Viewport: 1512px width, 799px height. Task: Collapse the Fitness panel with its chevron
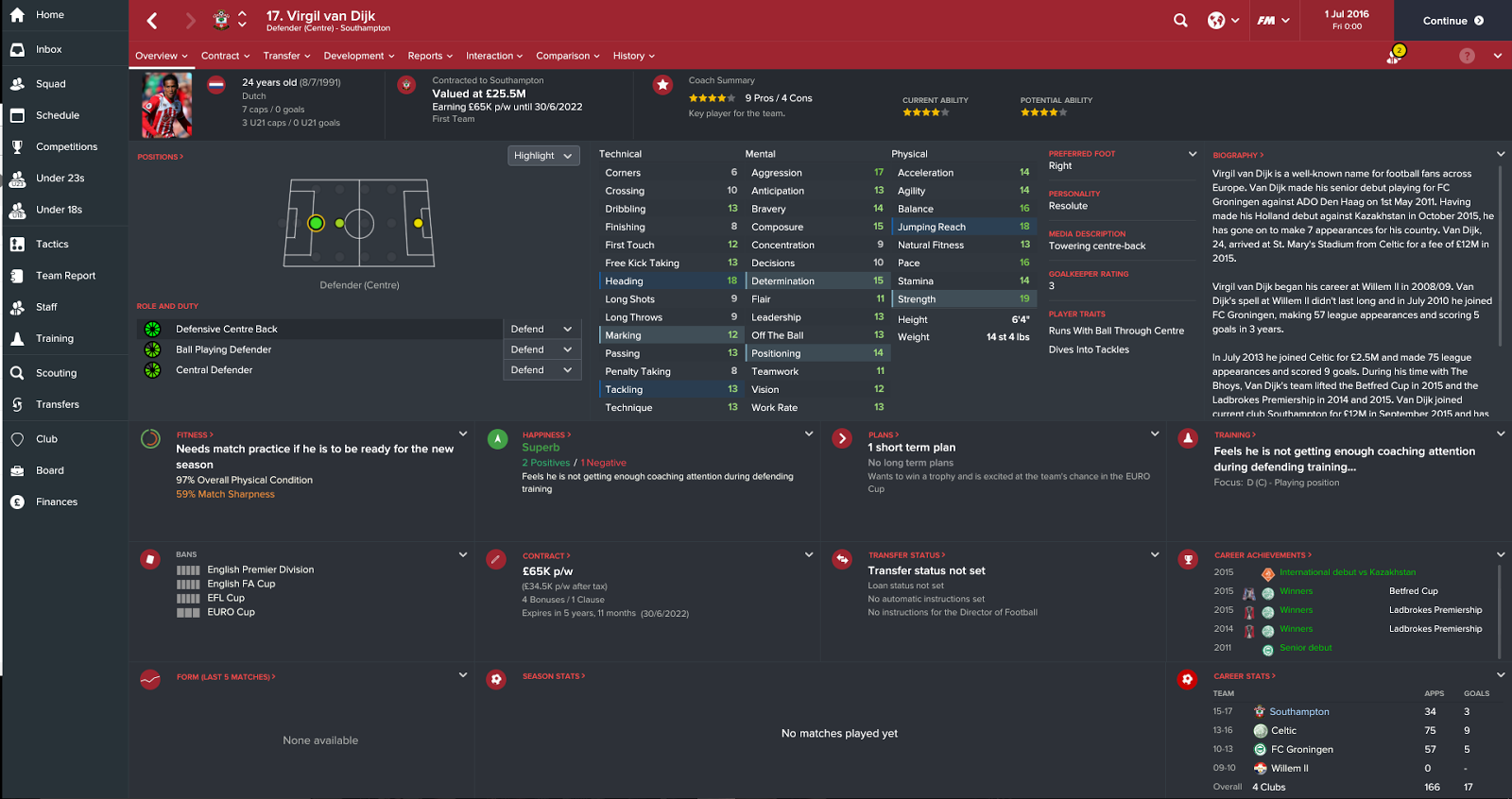[x=462, y=433]
